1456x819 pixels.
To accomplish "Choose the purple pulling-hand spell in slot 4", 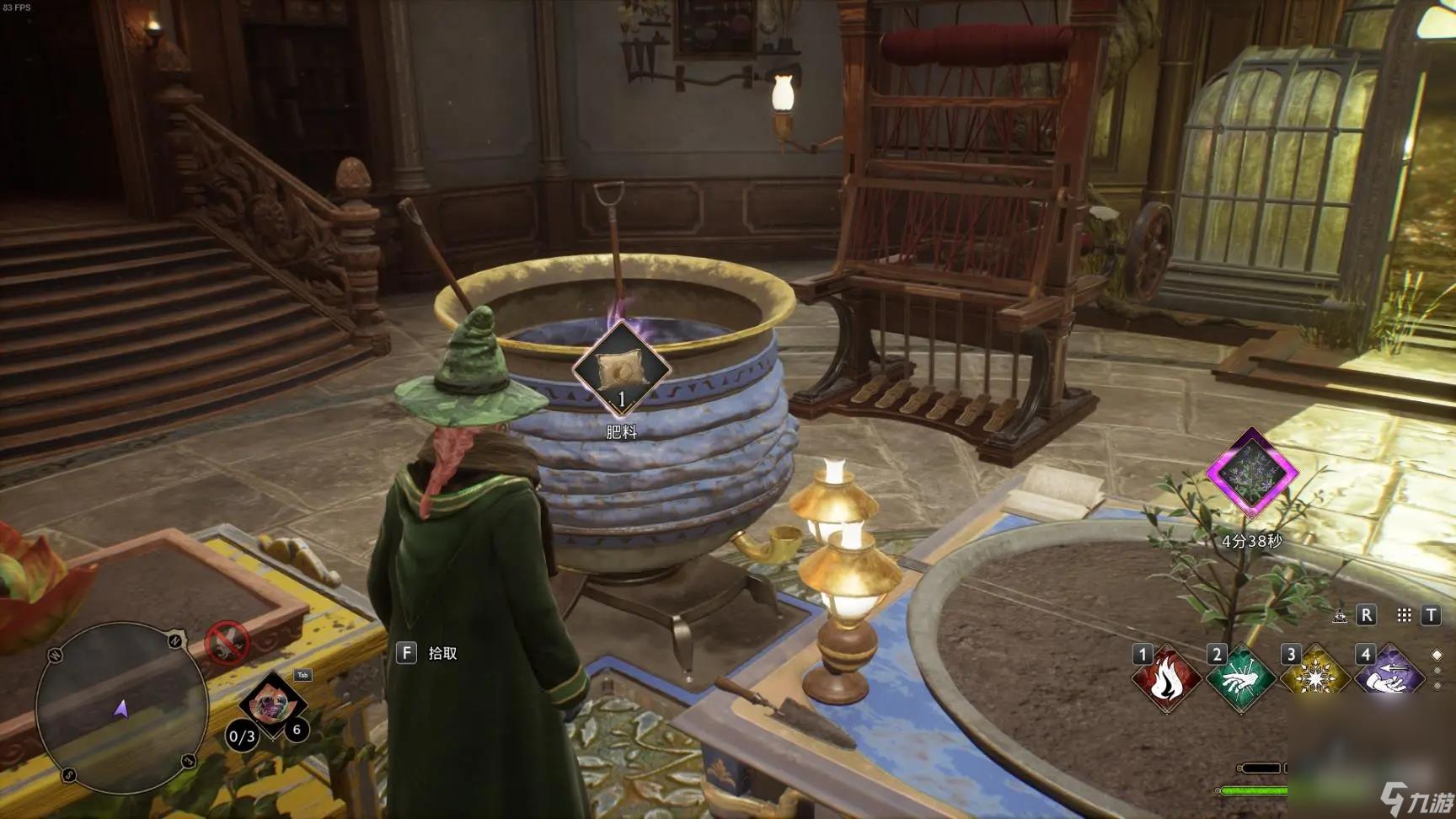I will coord(1389,679).
